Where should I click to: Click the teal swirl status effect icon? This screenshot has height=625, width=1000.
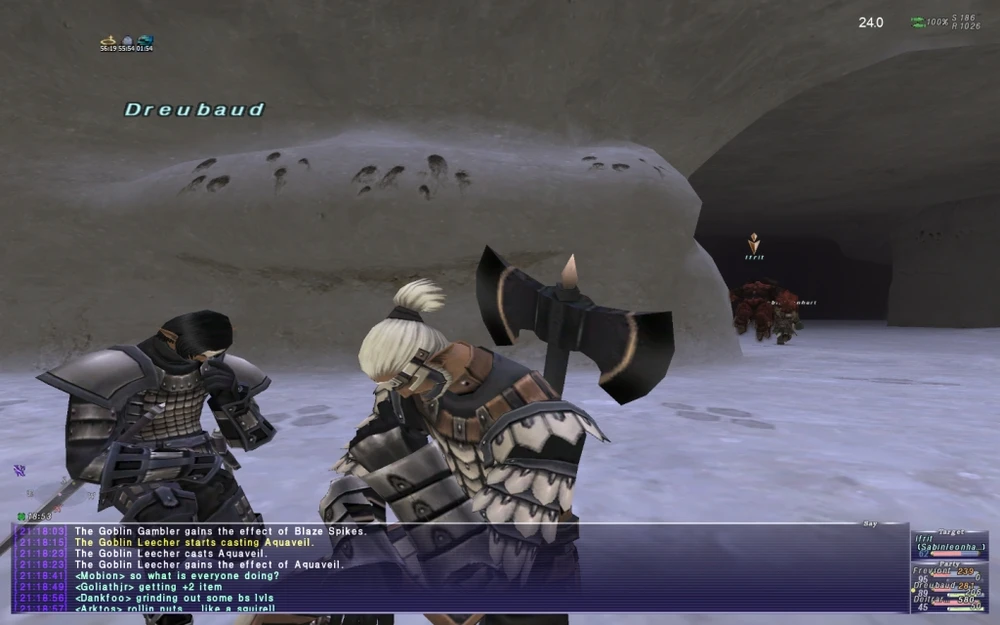(146, 40)
